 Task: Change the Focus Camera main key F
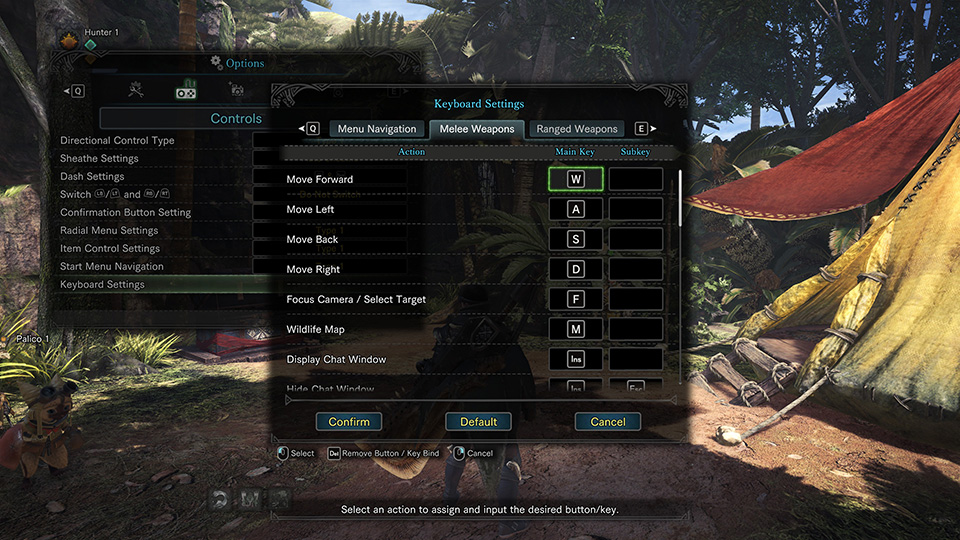[x=575, y=299]
